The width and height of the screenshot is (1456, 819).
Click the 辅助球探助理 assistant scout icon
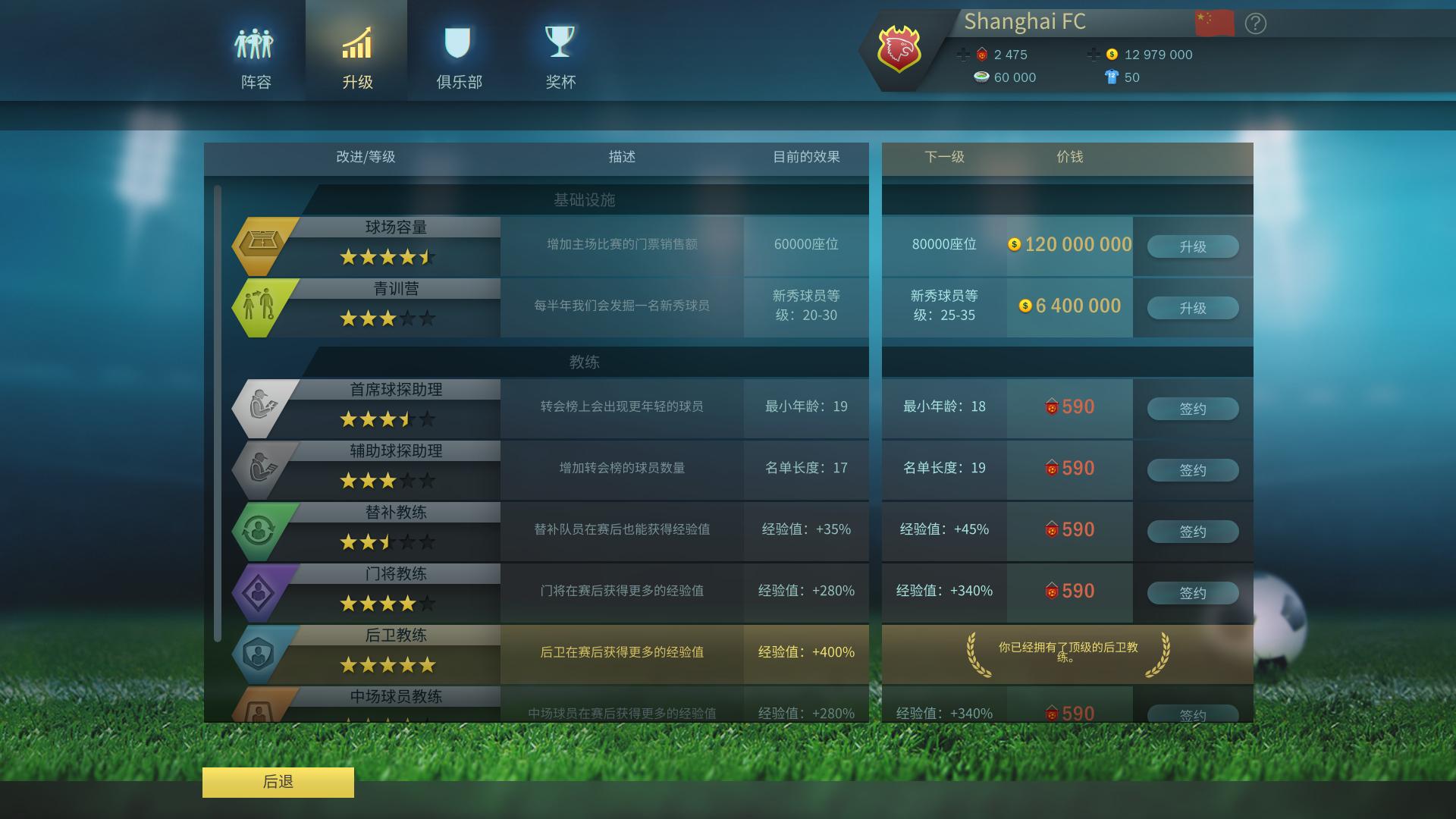tap(262, 466)
